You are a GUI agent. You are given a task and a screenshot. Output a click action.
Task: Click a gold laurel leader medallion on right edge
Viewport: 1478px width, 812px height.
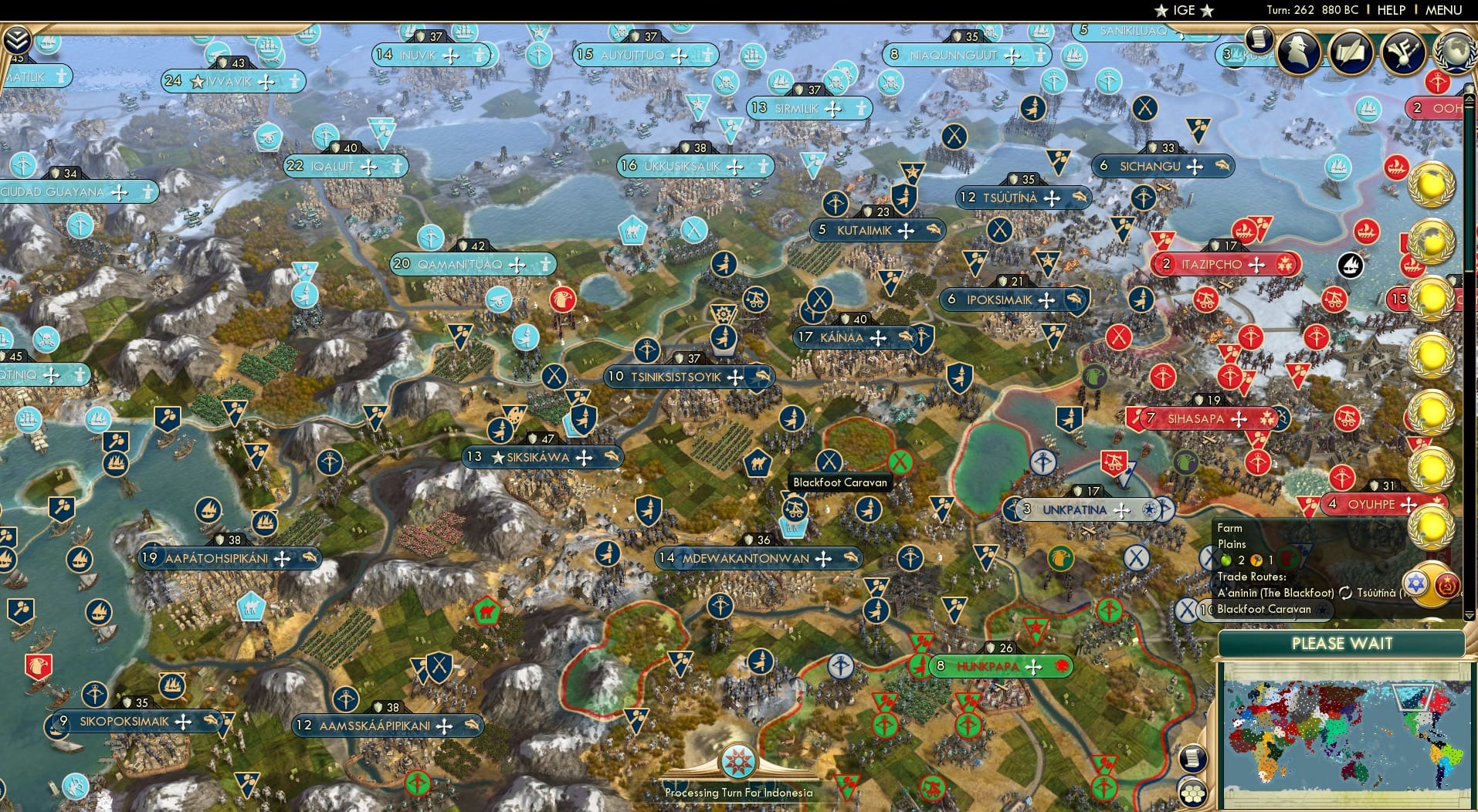point(1432,185)
